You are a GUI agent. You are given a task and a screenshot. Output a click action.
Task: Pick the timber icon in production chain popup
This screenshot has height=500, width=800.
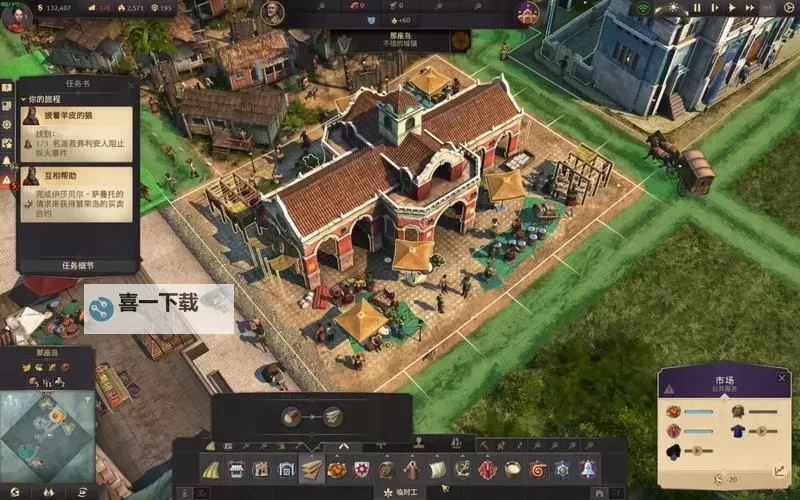[291, 417]
